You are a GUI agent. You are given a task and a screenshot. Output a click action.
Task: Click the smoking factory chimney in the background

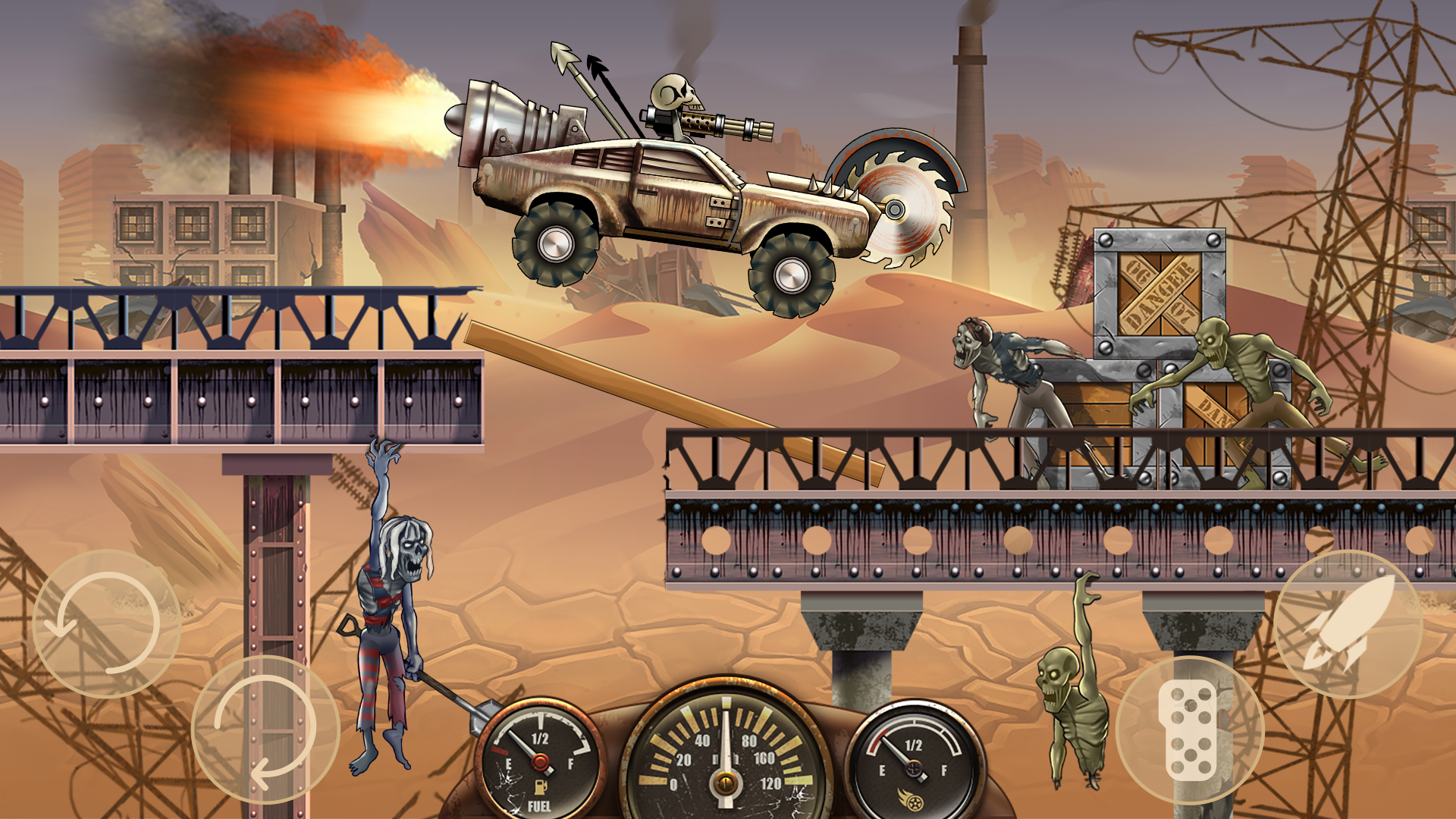point(971,114)
